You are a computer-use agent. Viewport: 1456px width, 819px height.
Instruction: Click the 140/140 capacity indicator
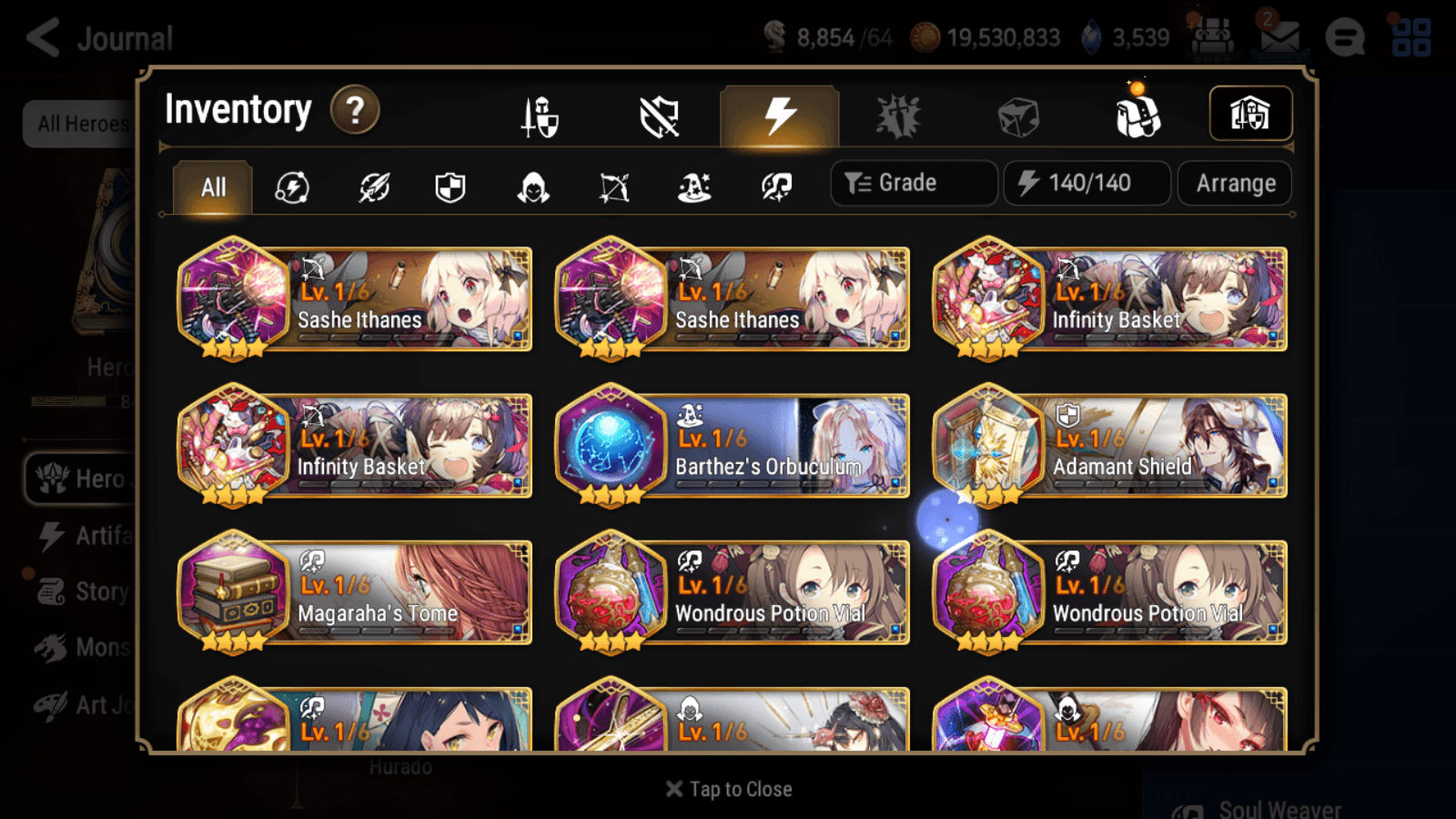1087,183
